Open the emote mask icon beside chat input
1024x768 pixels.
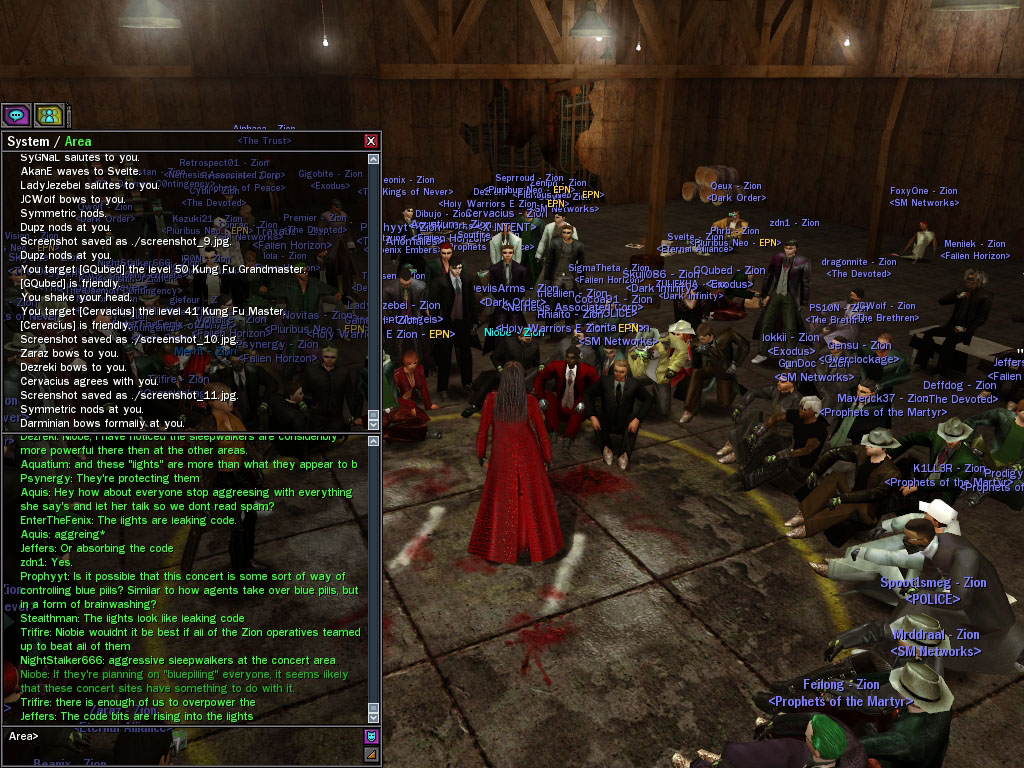click(x=371, y=737)
